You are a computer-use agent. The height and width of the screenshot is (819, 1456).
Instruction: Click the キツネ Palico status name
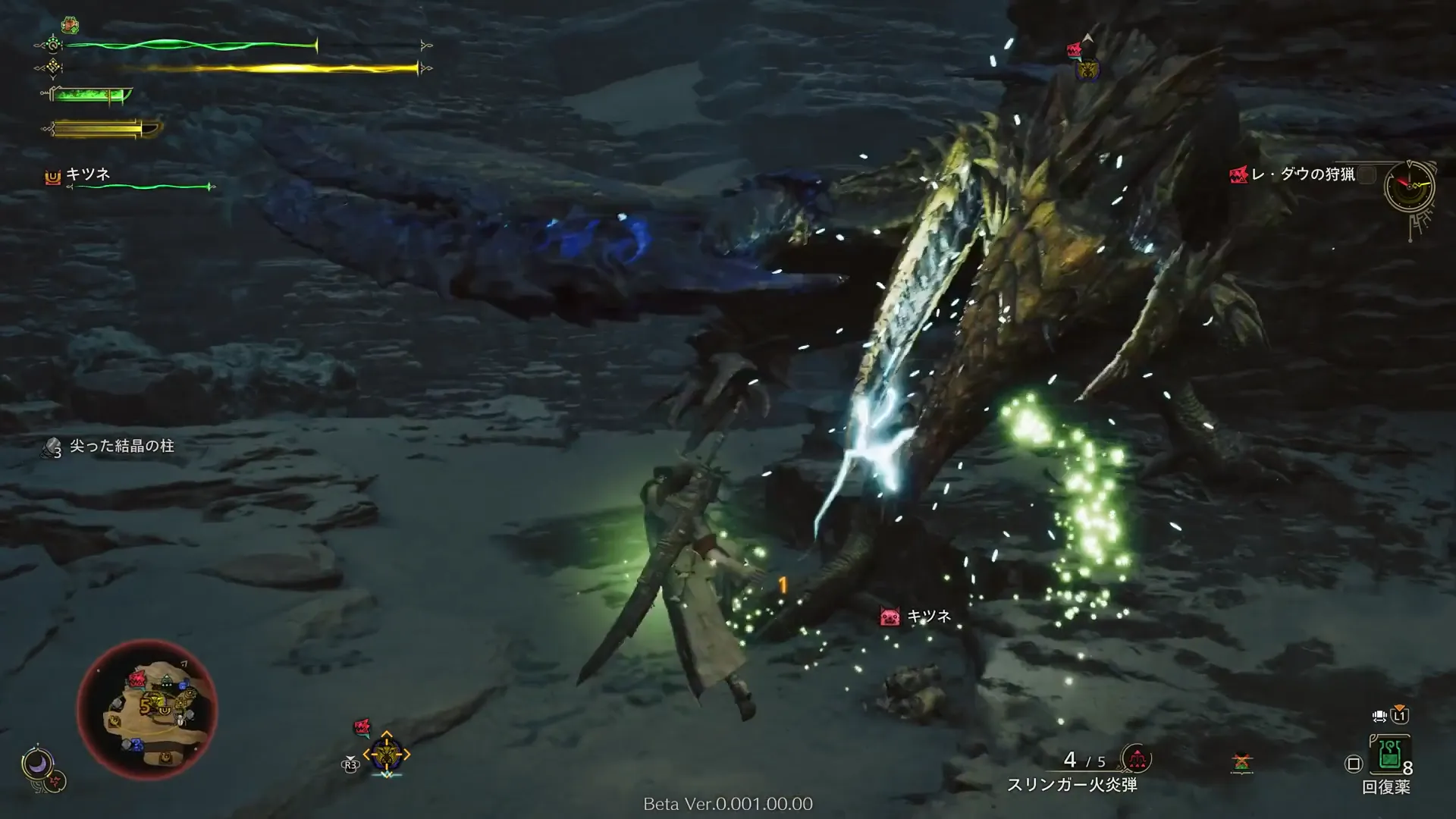pyautogui.click(x=88, y=174)
